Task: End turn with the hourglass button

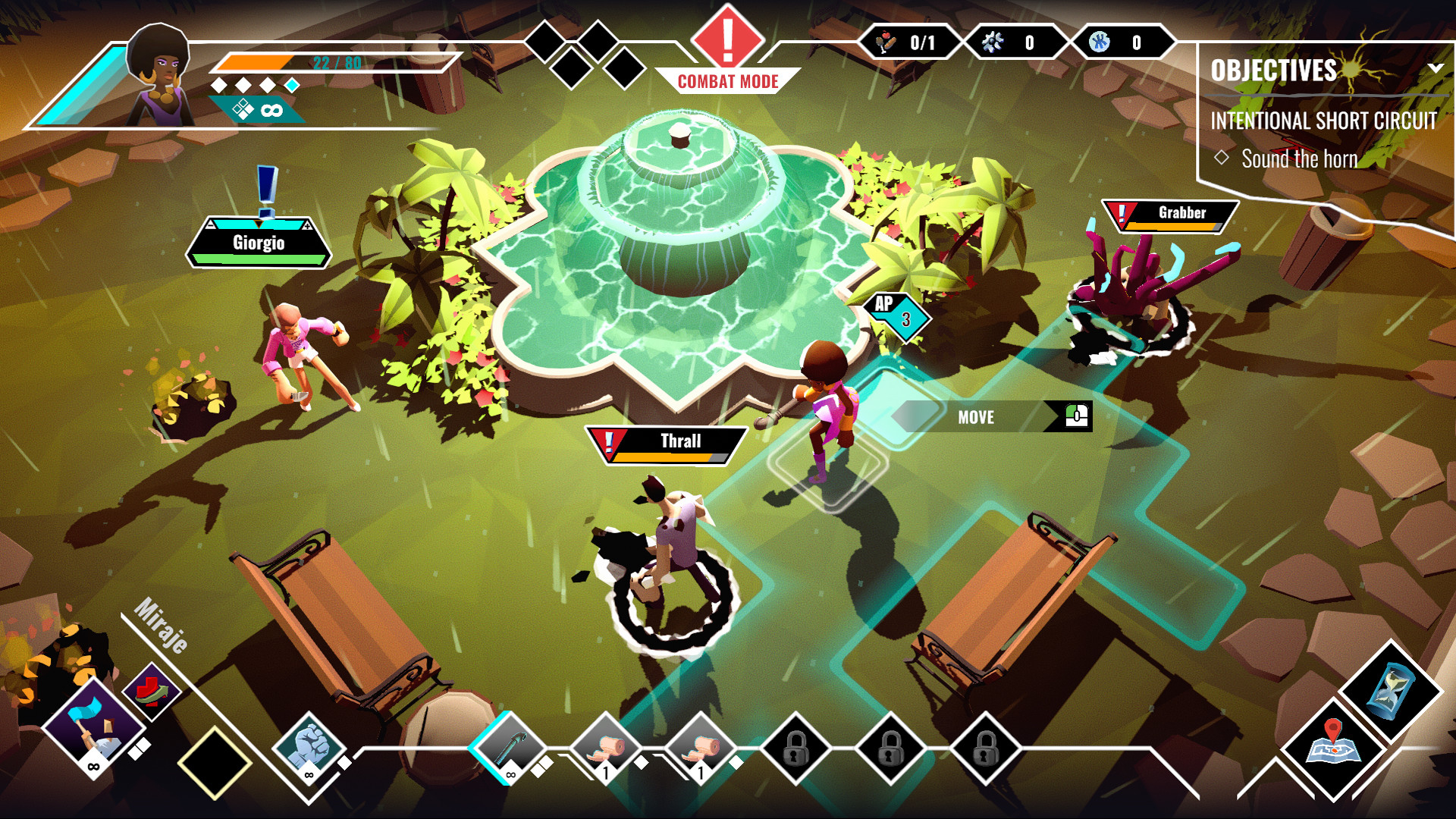Action: [1390, 690]
